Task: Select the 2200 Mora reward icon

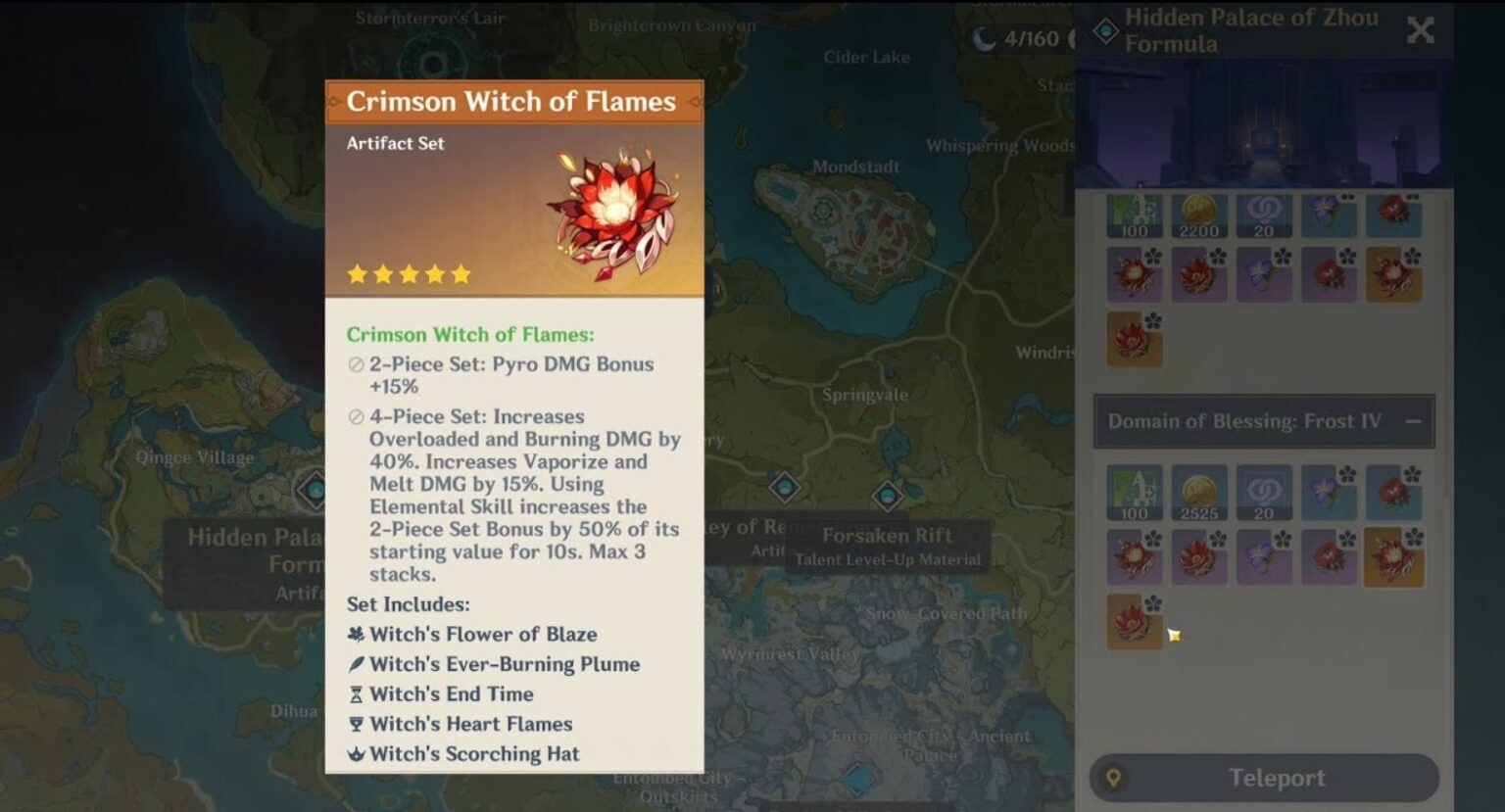Action: pos(1199,215)
